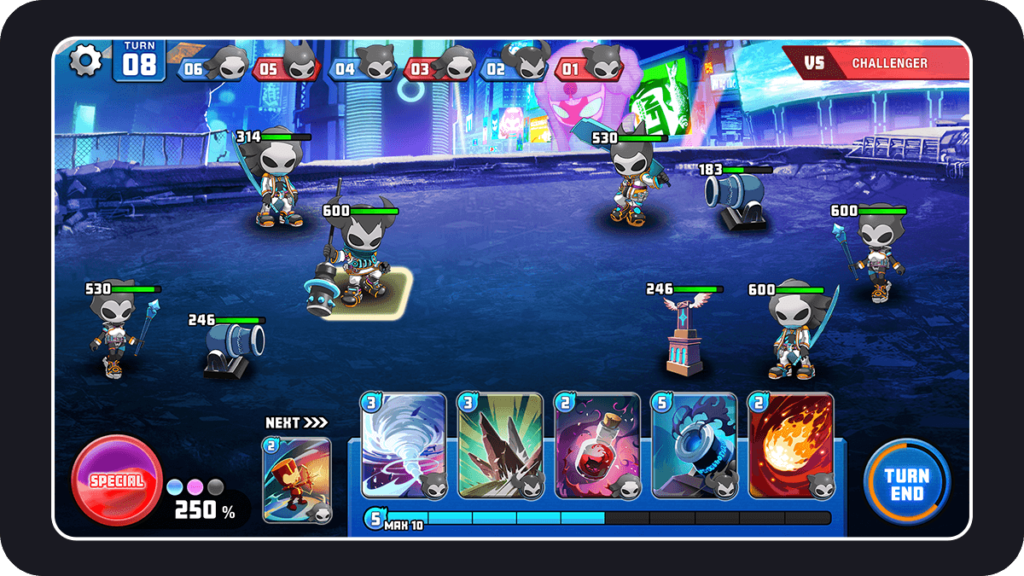The image size is (1024, 576).
Task: Select the tornado card
Action: [x=403, y=446]
